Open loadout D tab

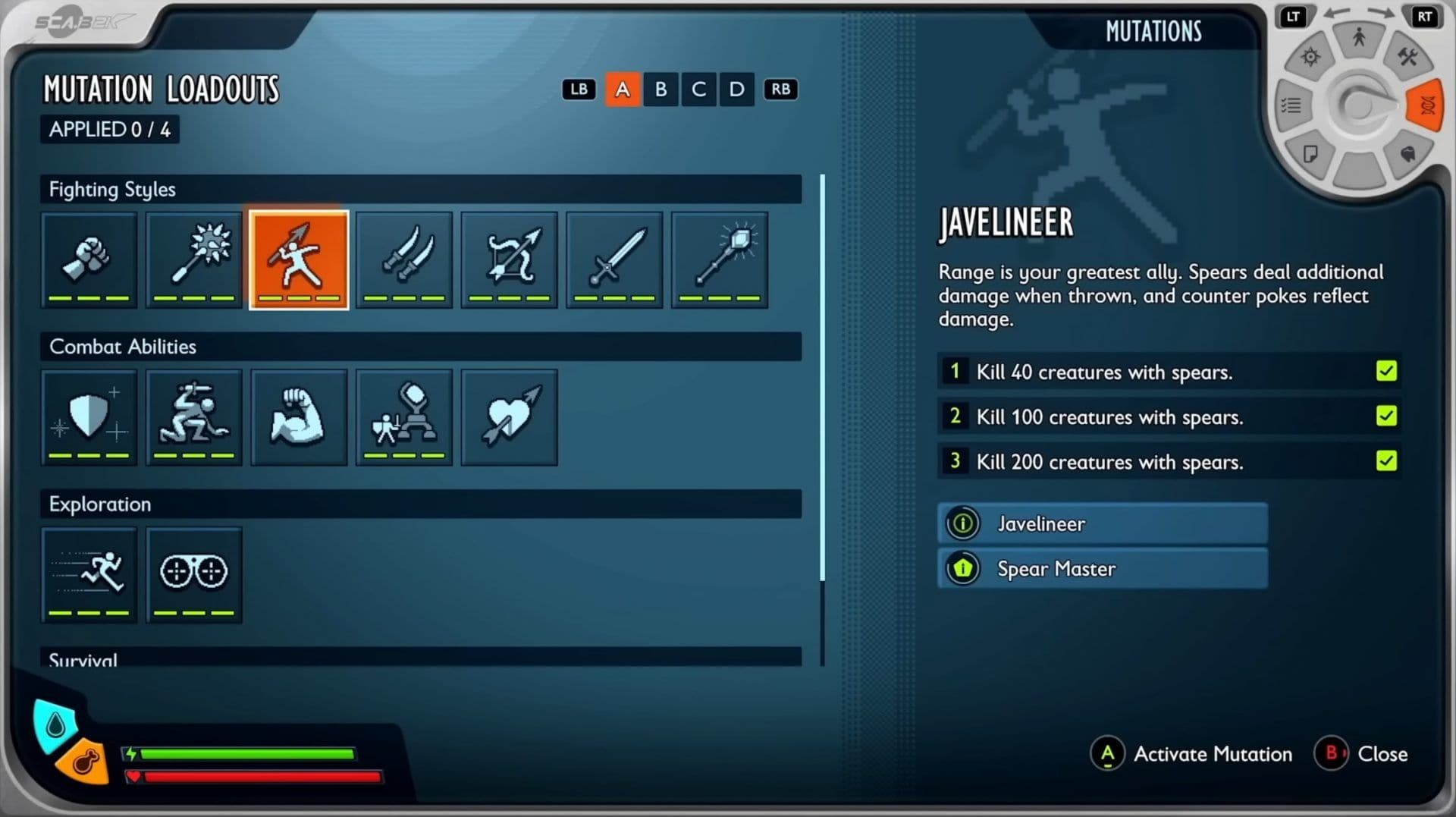pos(736,90)
